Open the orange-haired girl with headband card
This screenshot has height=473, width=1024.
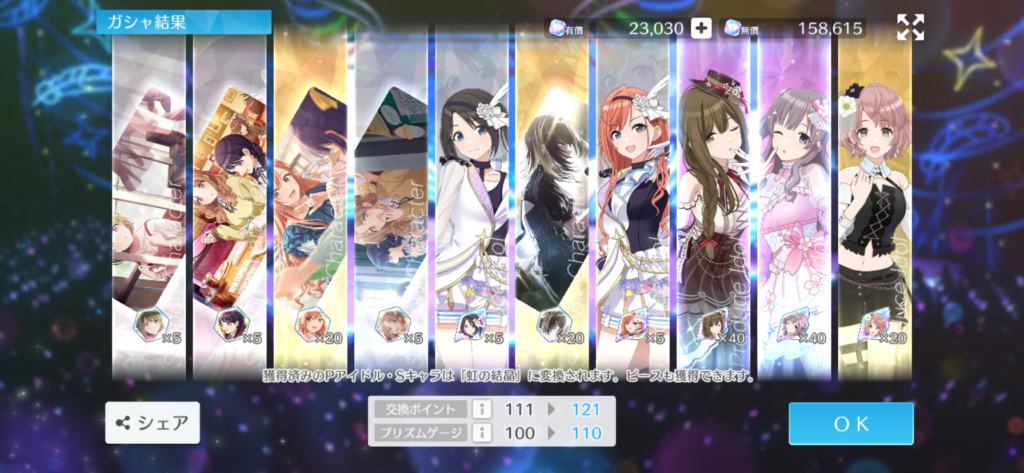tap(632, 200)
